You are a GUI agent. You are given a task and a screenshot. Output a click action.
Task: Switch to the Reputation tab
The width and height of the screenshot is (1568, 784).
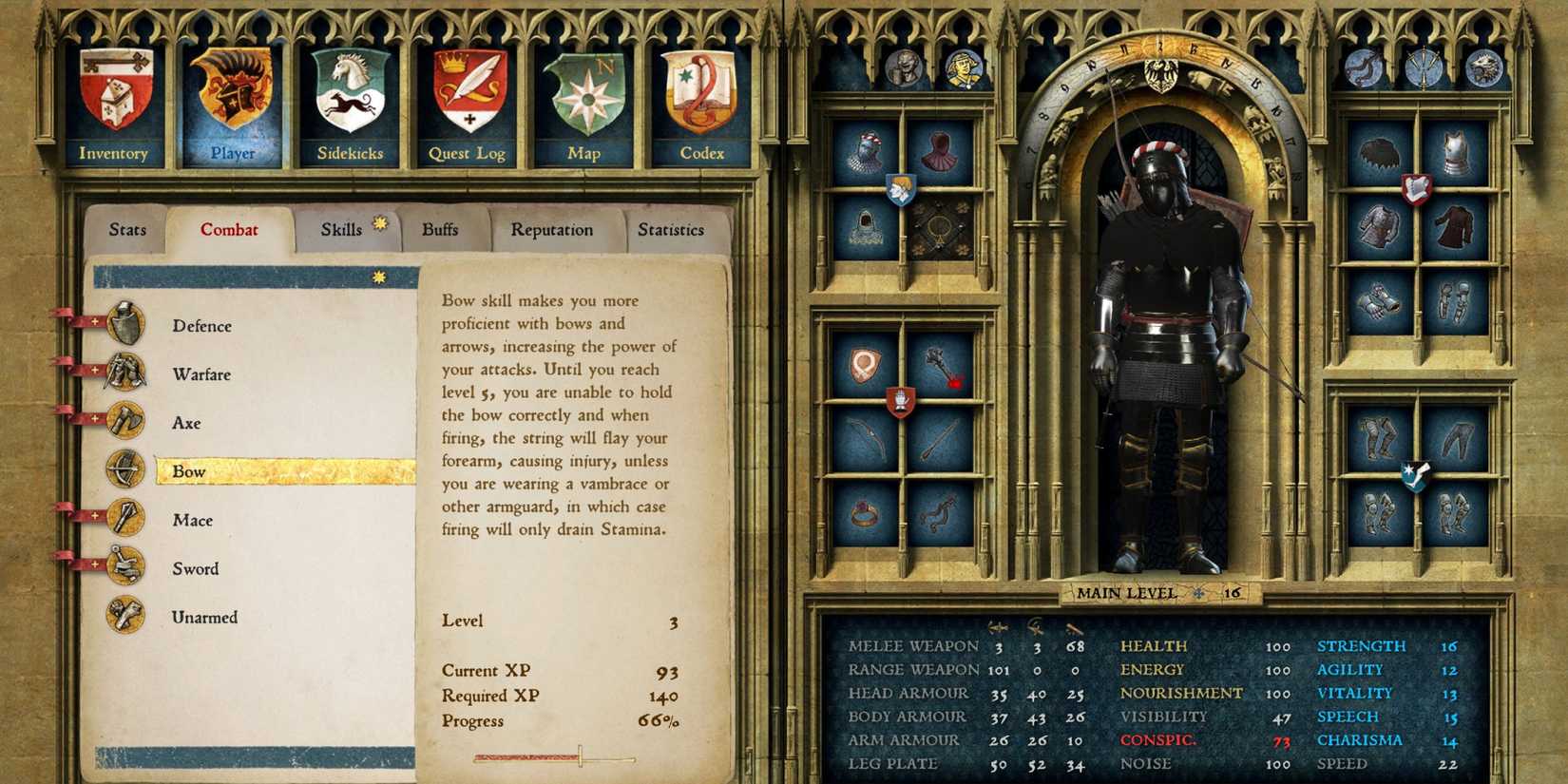click(553, 229)
